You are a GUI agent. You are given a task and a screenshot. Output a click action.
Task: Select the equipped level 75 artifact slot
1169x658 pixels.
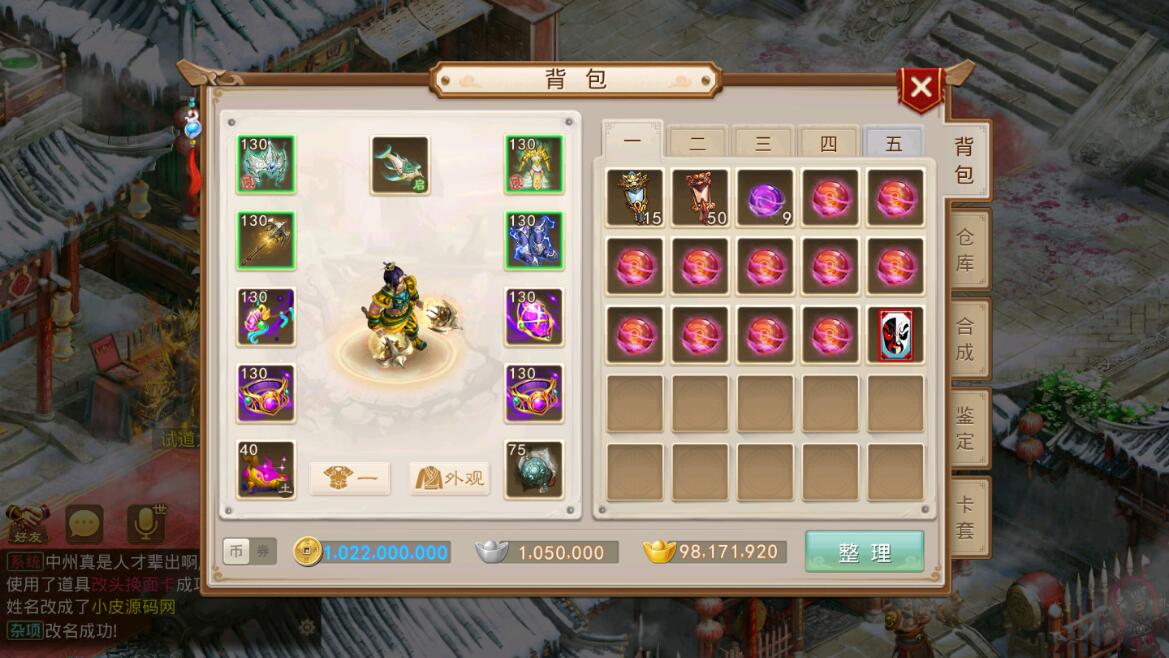tap(533, 469)
